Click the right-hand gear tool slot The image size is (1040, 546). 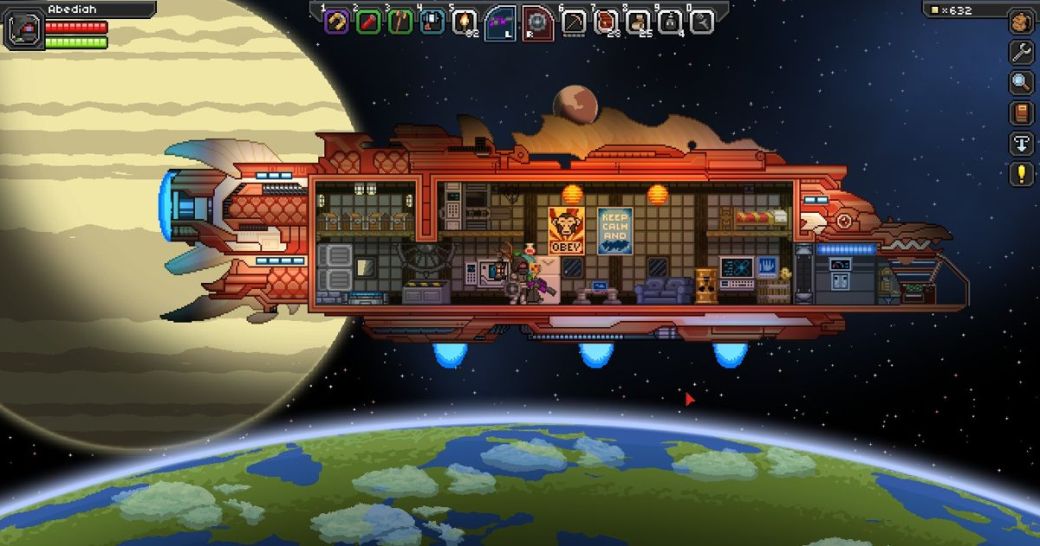click(x=537, y=22)
